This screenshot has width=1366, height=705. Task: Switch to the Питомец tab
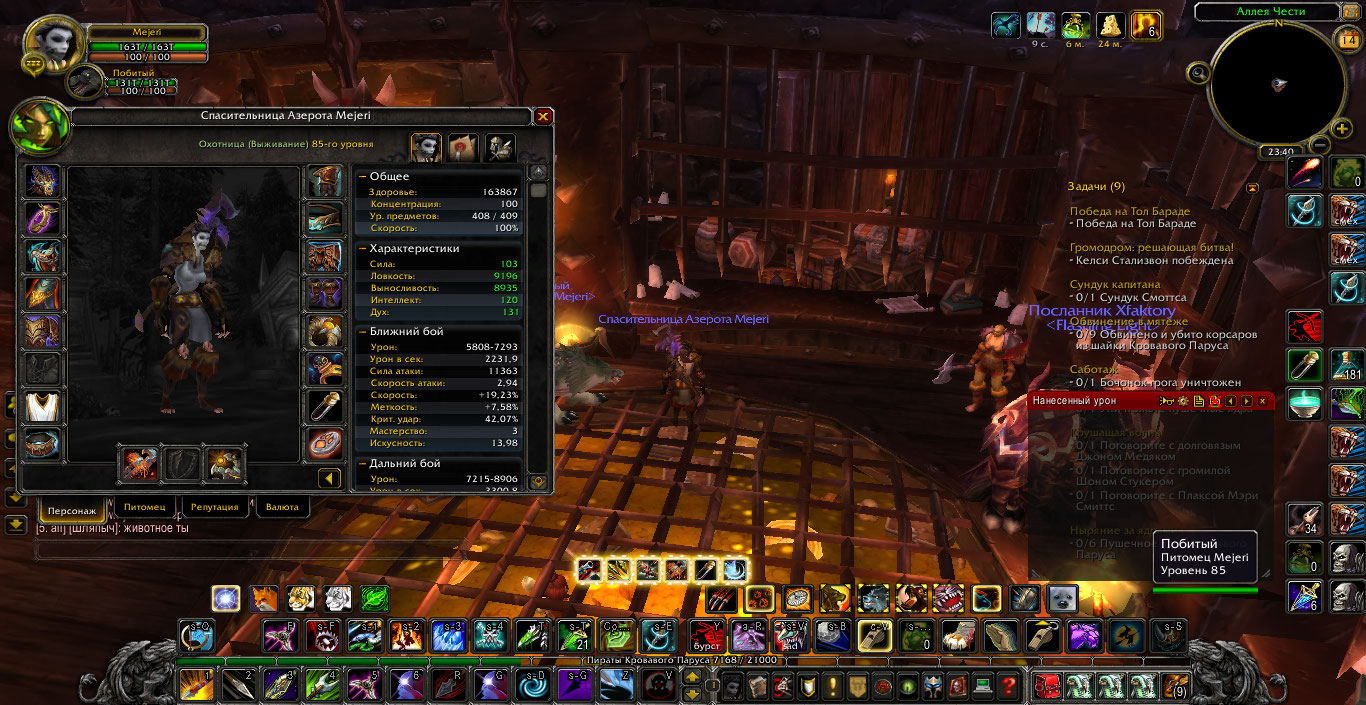point(146,507)
